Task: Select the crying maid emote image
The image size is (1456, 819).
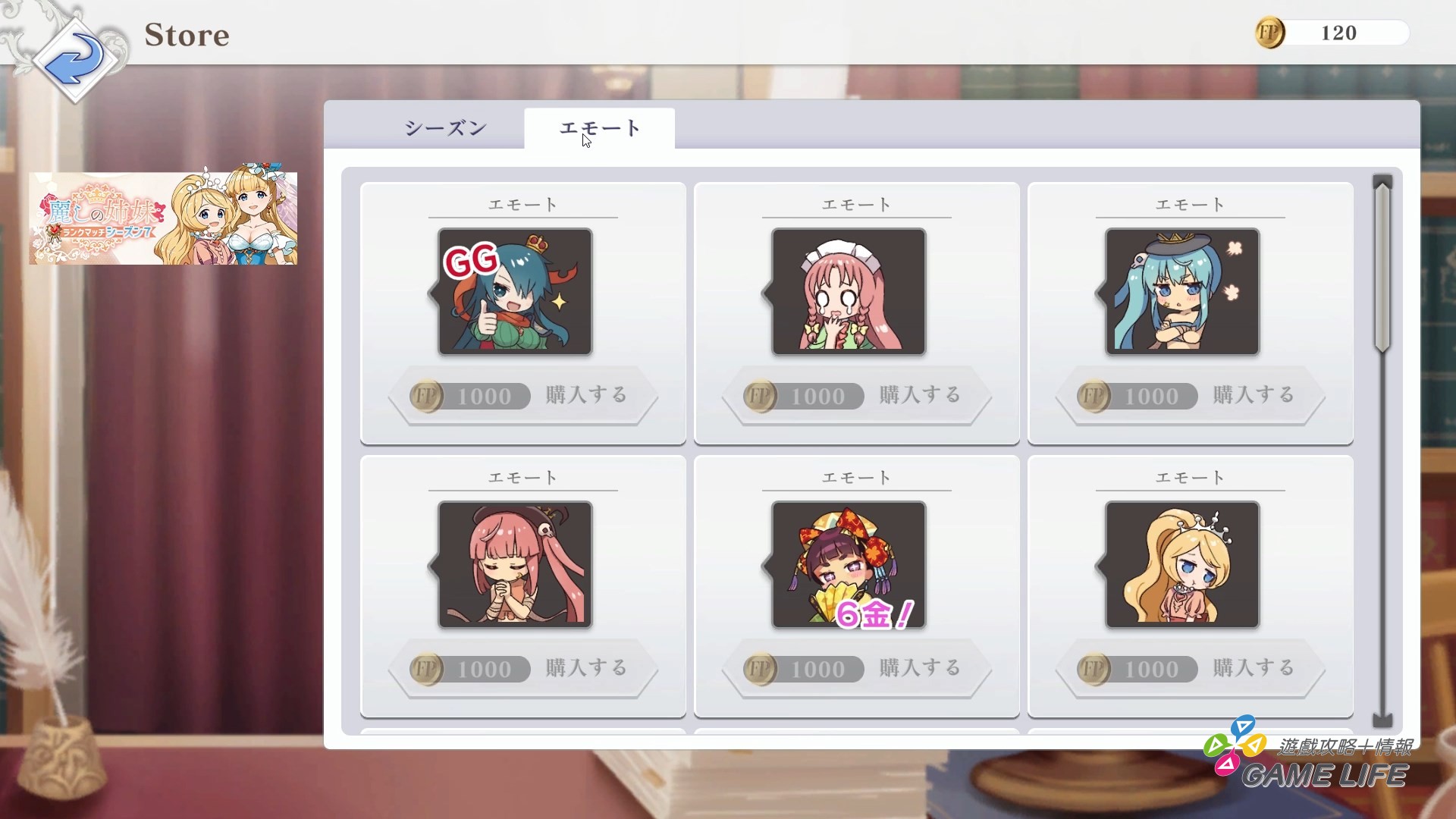Action: tap(848, 292)
